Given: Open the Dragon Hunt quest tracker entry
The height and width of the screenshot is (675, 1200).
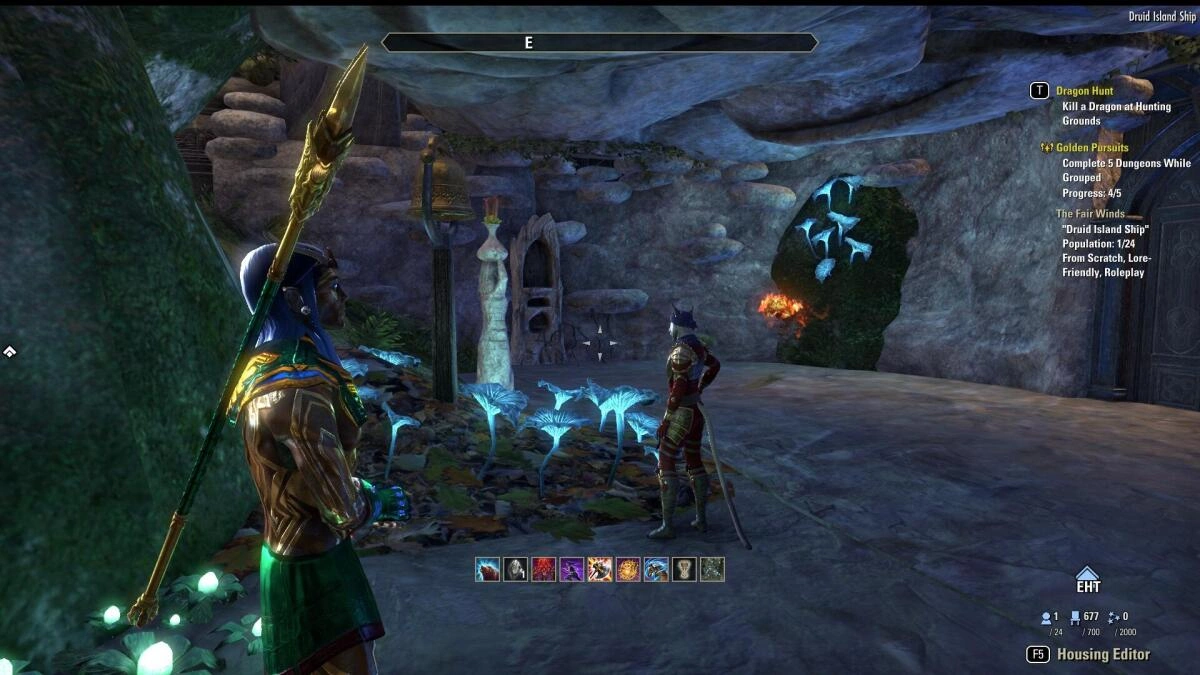Looking at the screenshot, I should click(1084, 91).
